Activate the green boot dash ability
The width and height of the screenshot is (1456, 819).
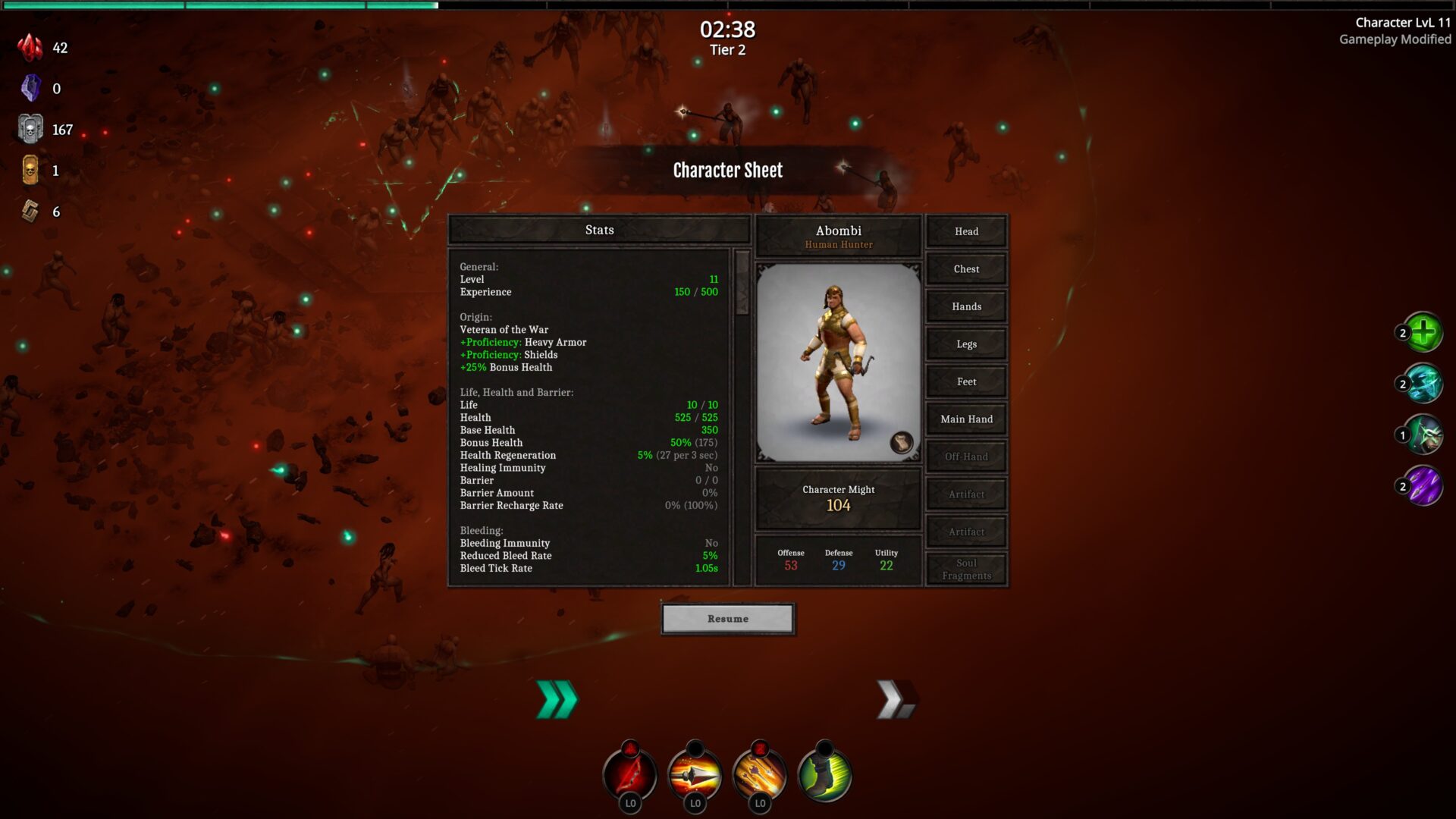click(824, 773)
